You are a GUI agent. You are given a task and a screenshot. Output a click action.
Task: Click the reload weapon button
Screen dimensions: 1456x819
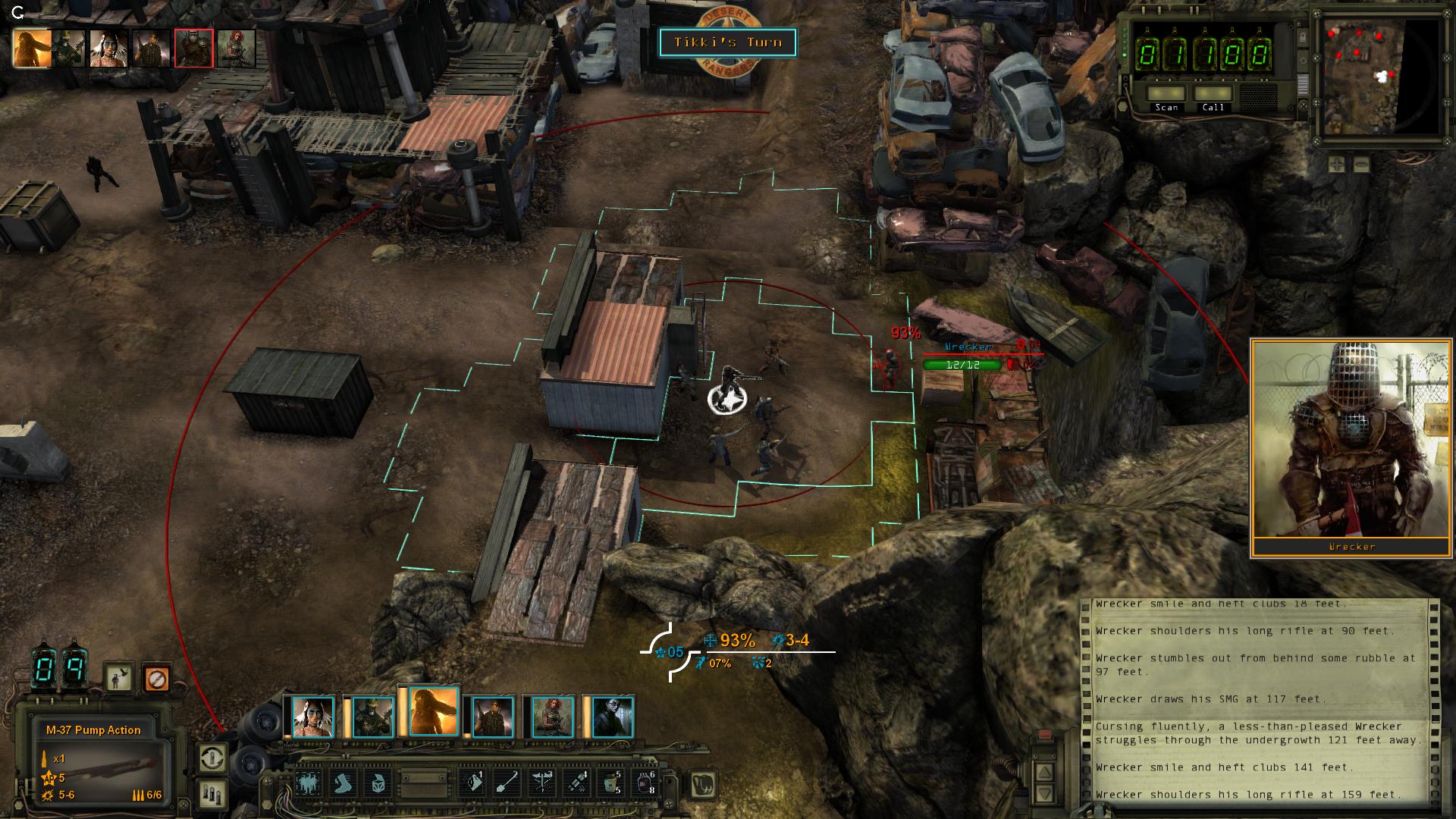(x=212, y=758)
